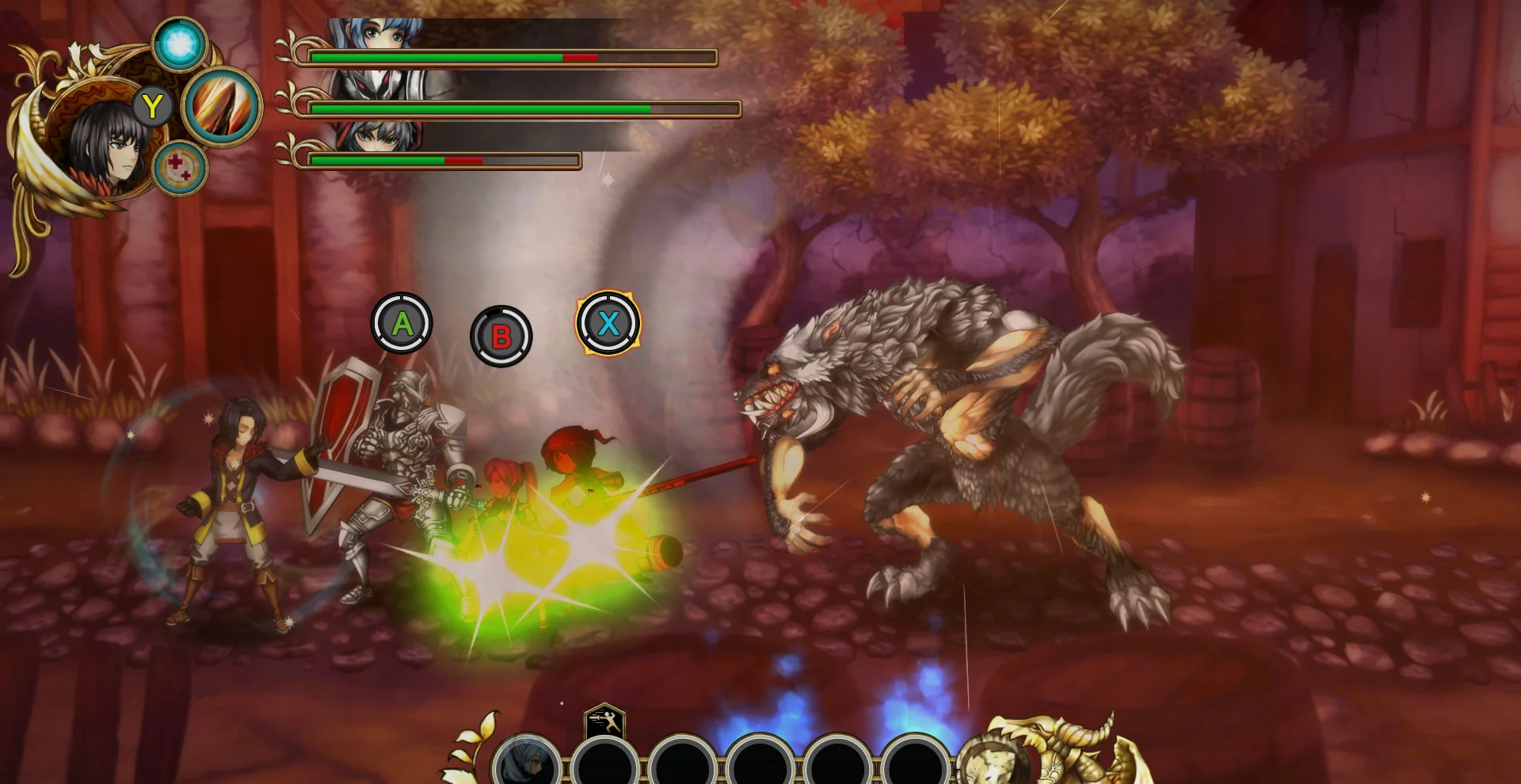Use the fiery blade strike ability
1521x784 pixels.
(223, 107)
